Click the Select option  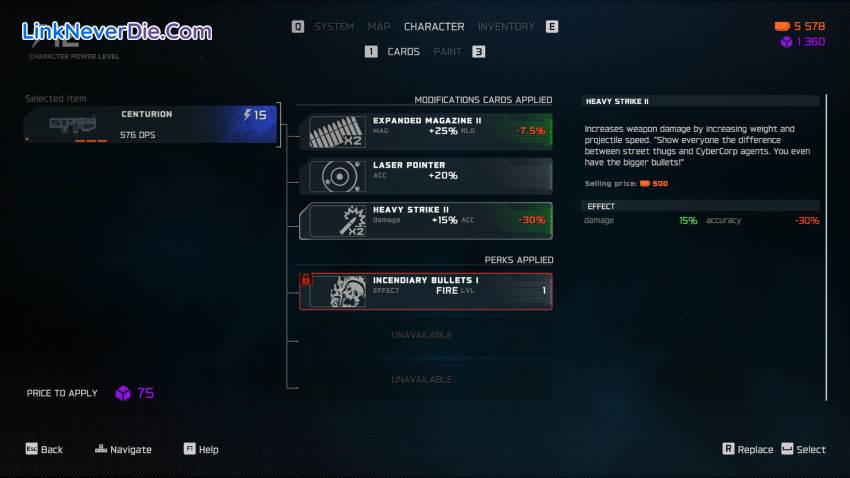pos(803,450)
